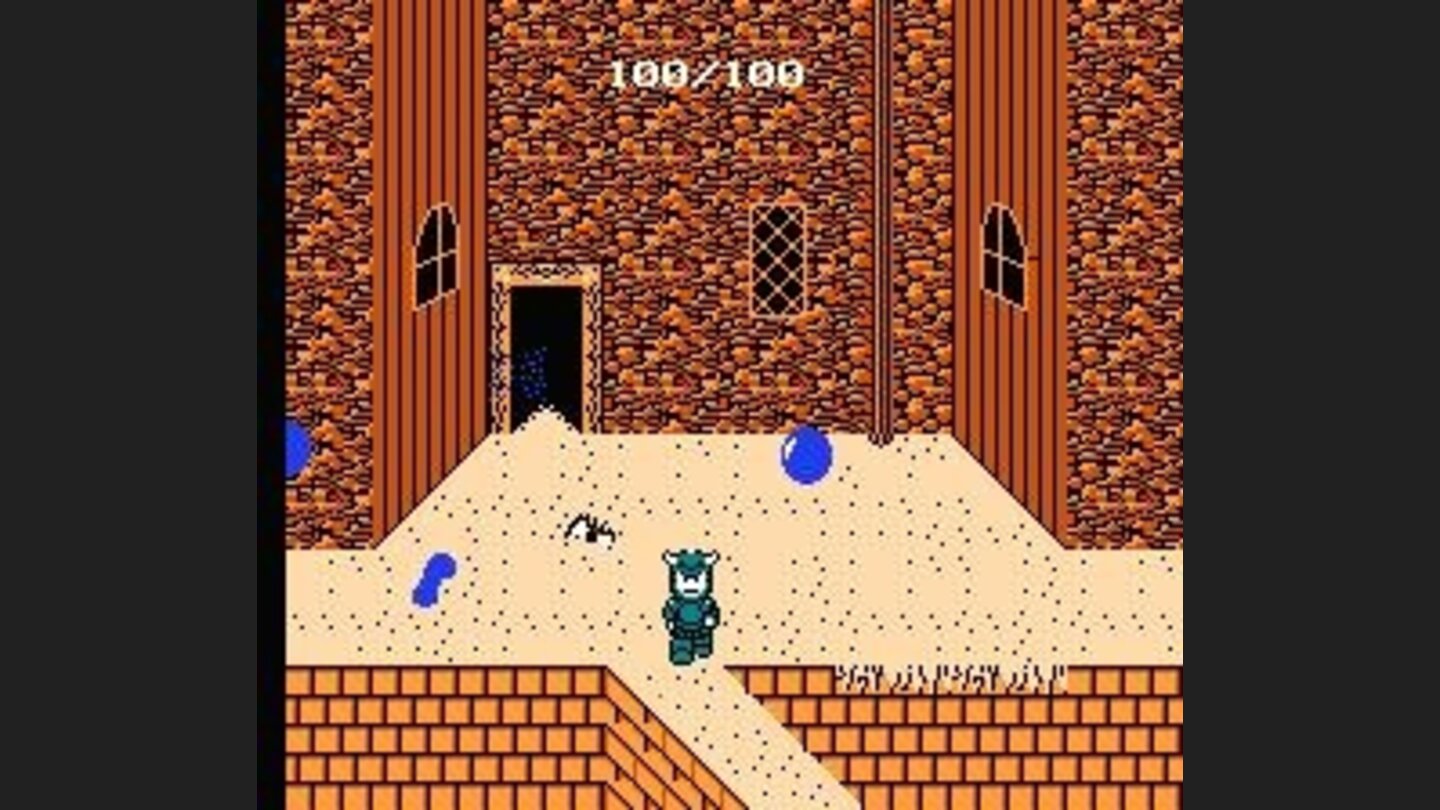Screen dimensions: 1440x810
Task: Click the large blue orb near the wall
Action: pyautogui.click(x=806, y=458)
